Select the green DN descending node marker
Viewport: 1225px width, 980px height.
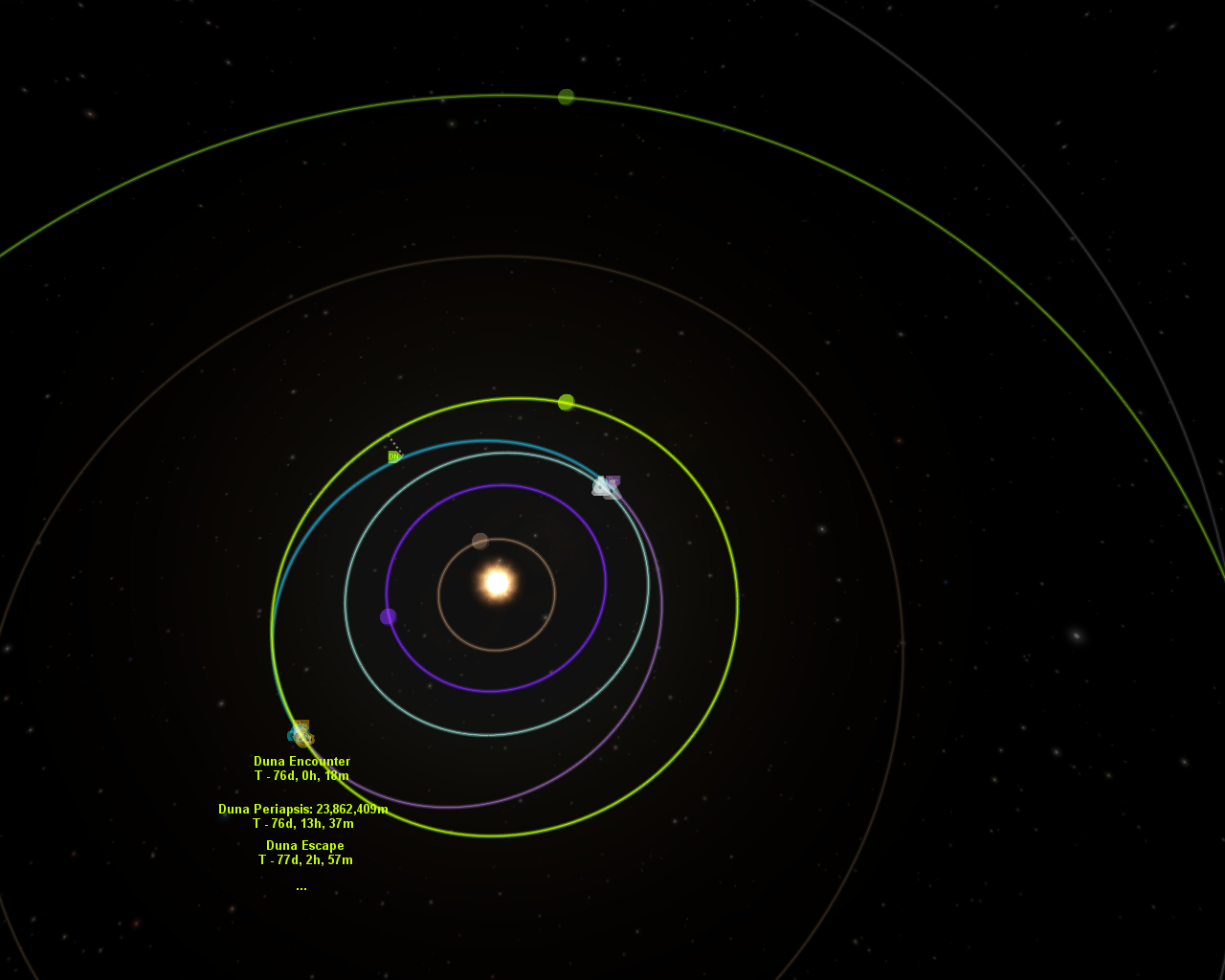point(393,457)
